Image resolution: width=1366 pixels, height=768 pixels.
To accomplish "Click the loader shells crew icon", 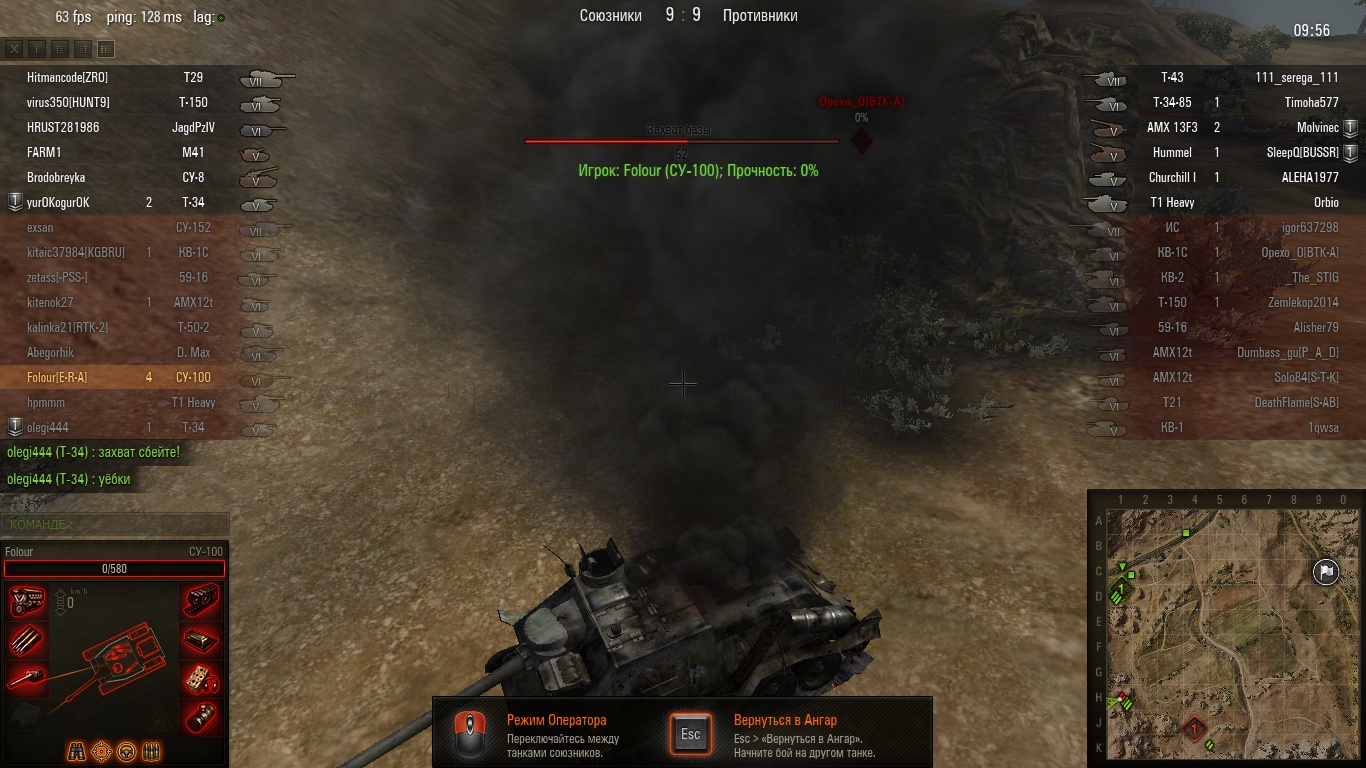I will tap(152, 751).
